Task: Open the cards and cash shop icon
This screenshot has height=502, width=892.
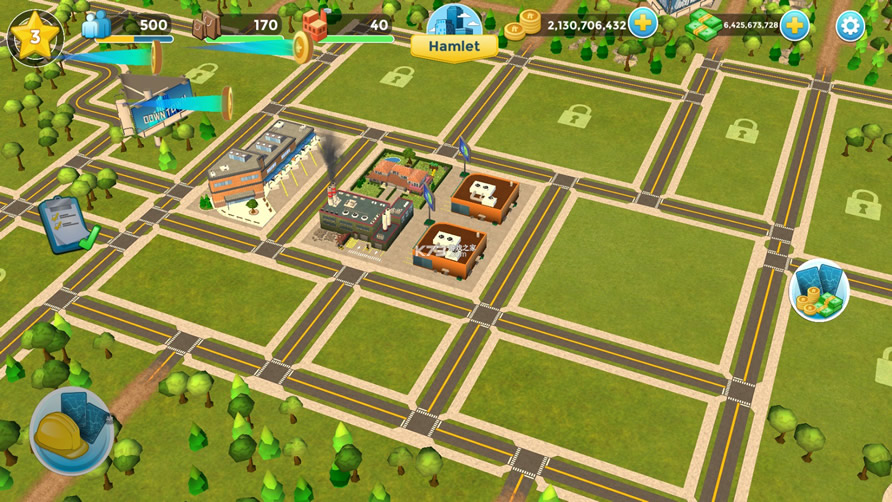Action: [x=819, y=291]
